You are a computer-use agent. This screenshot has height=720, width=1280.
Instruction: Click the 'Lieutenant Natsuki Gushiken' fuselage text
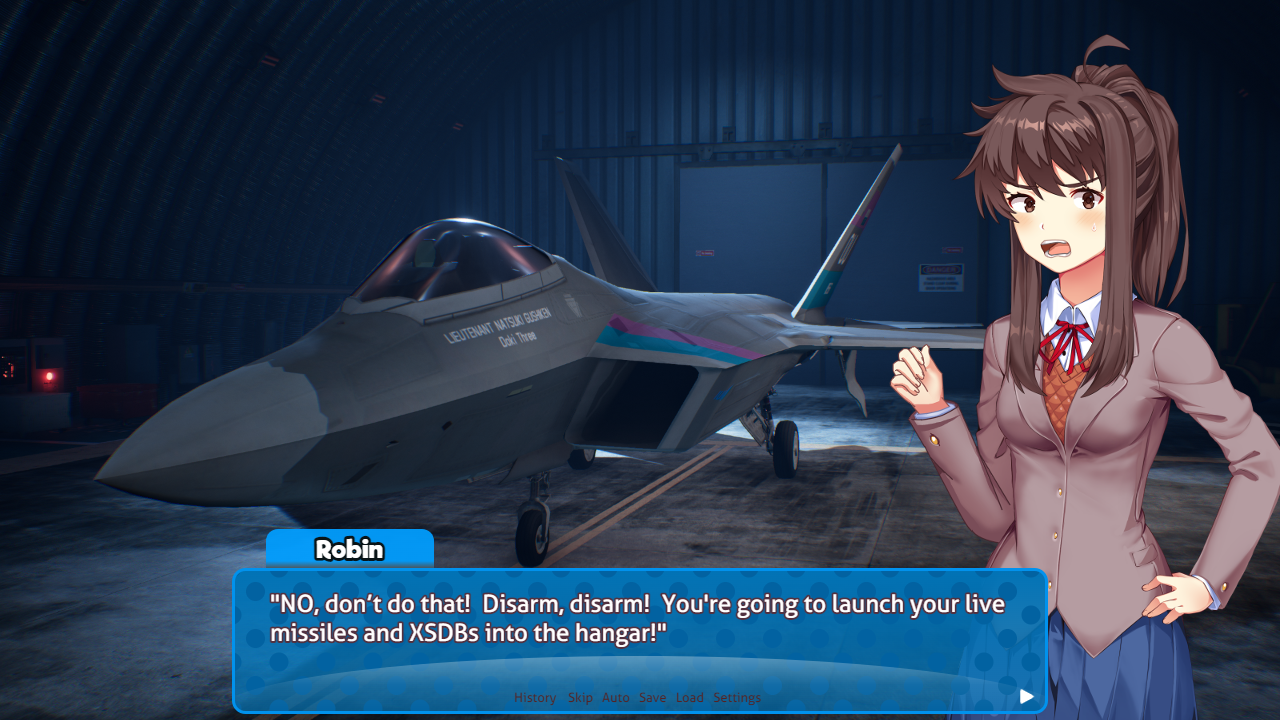pyautogui.click(x=495, y=325)
